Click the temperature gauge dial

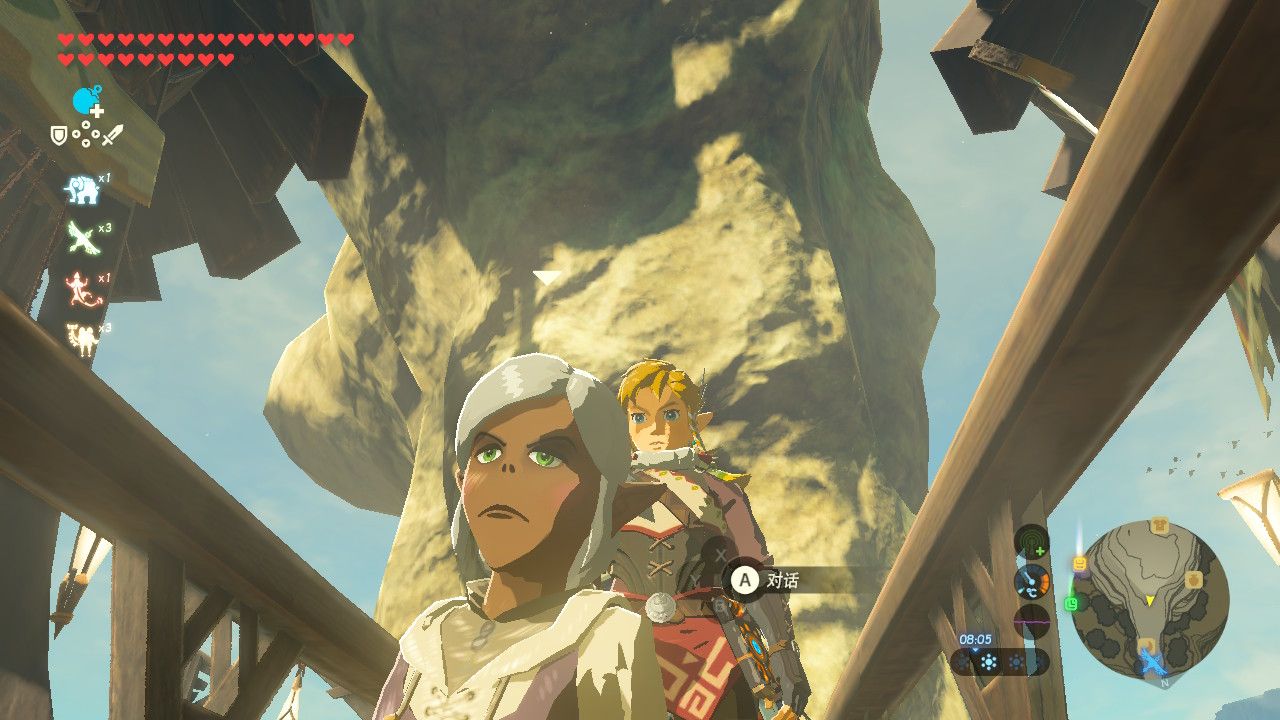tap(1032, 582)
